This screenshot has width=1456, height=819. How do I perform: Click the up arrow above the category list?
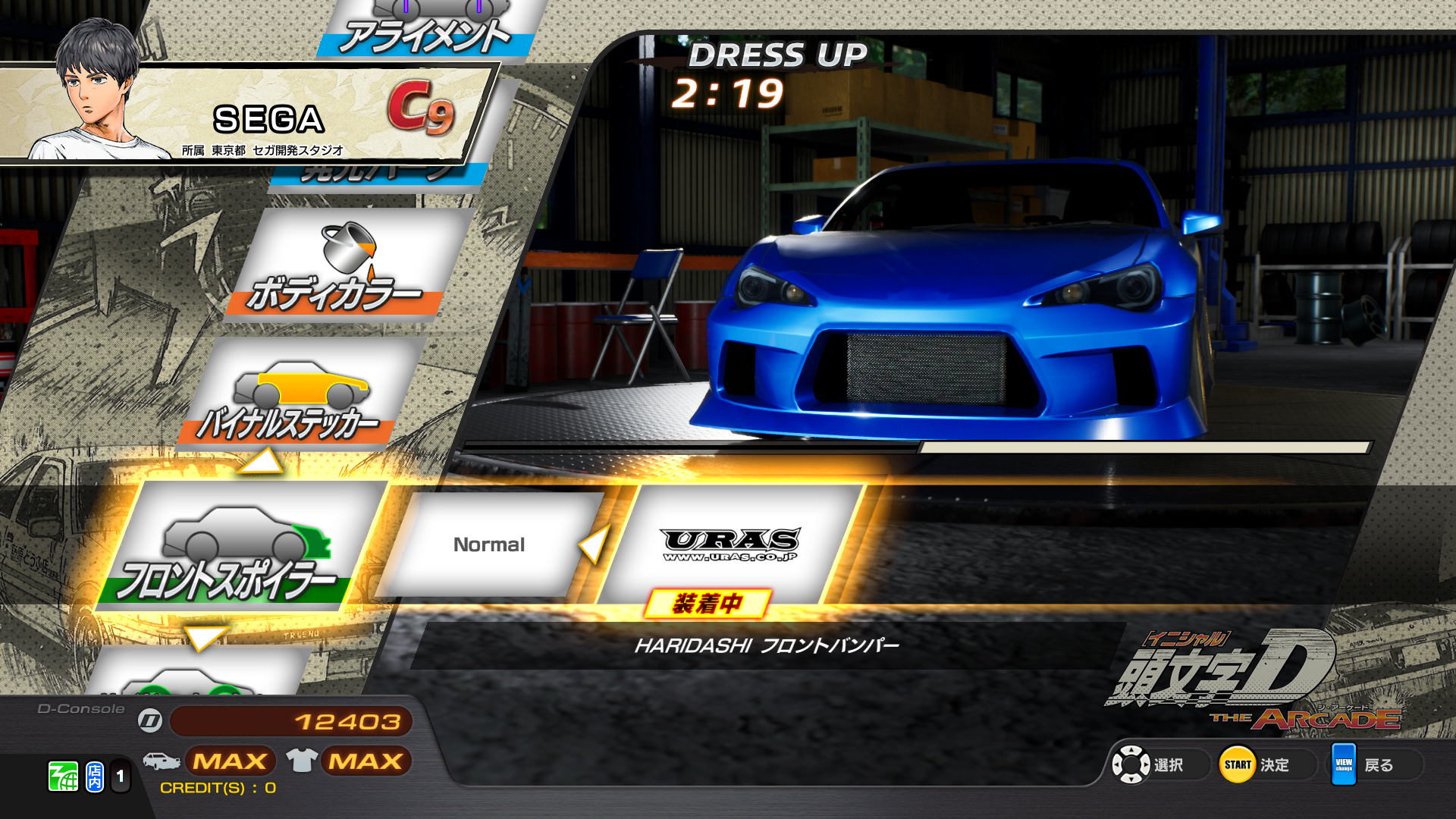[260, 461]
